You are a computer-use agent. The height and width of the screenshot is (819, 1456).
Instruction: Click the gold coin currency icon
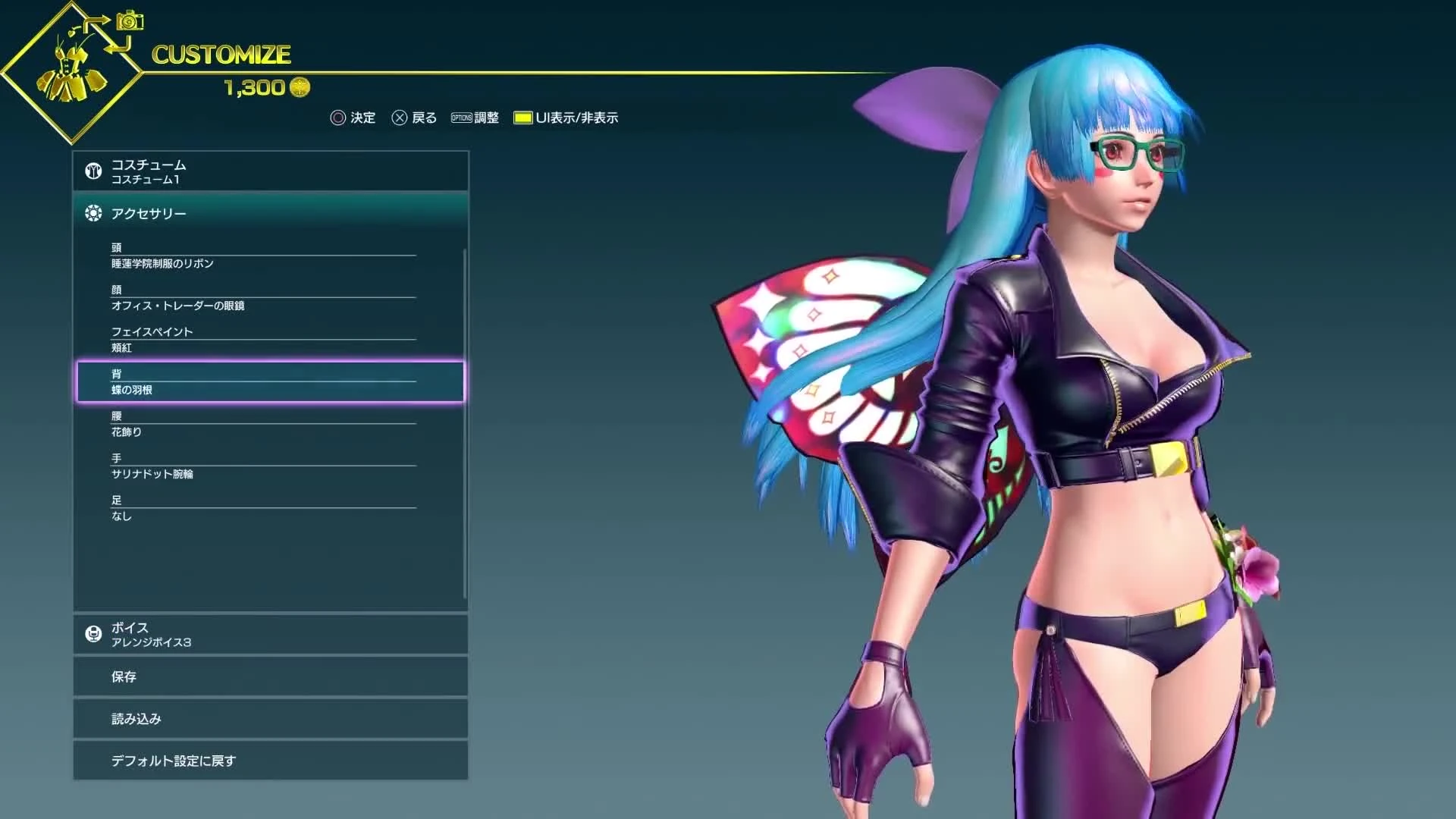[x=299, y=86]
